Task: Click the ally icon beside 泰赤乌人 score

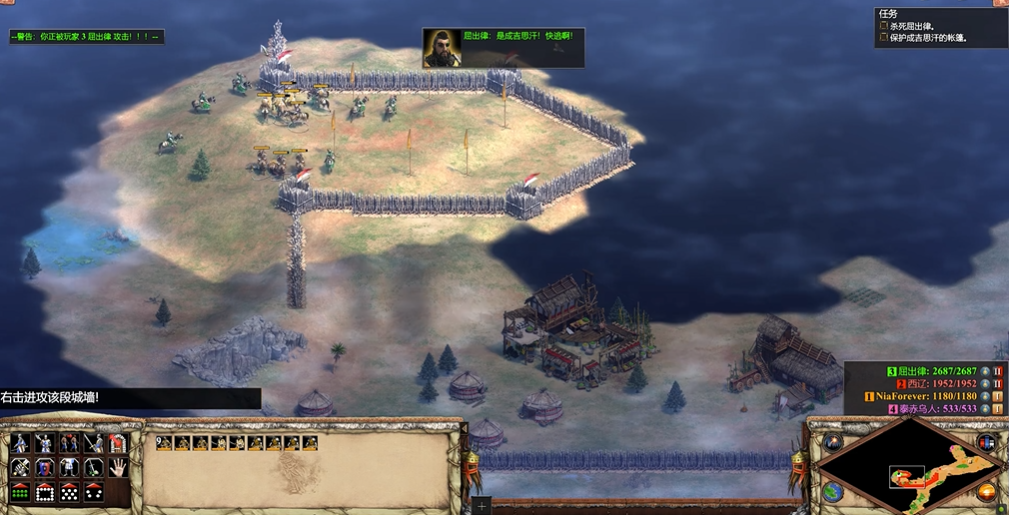Action: click(997, 408)
